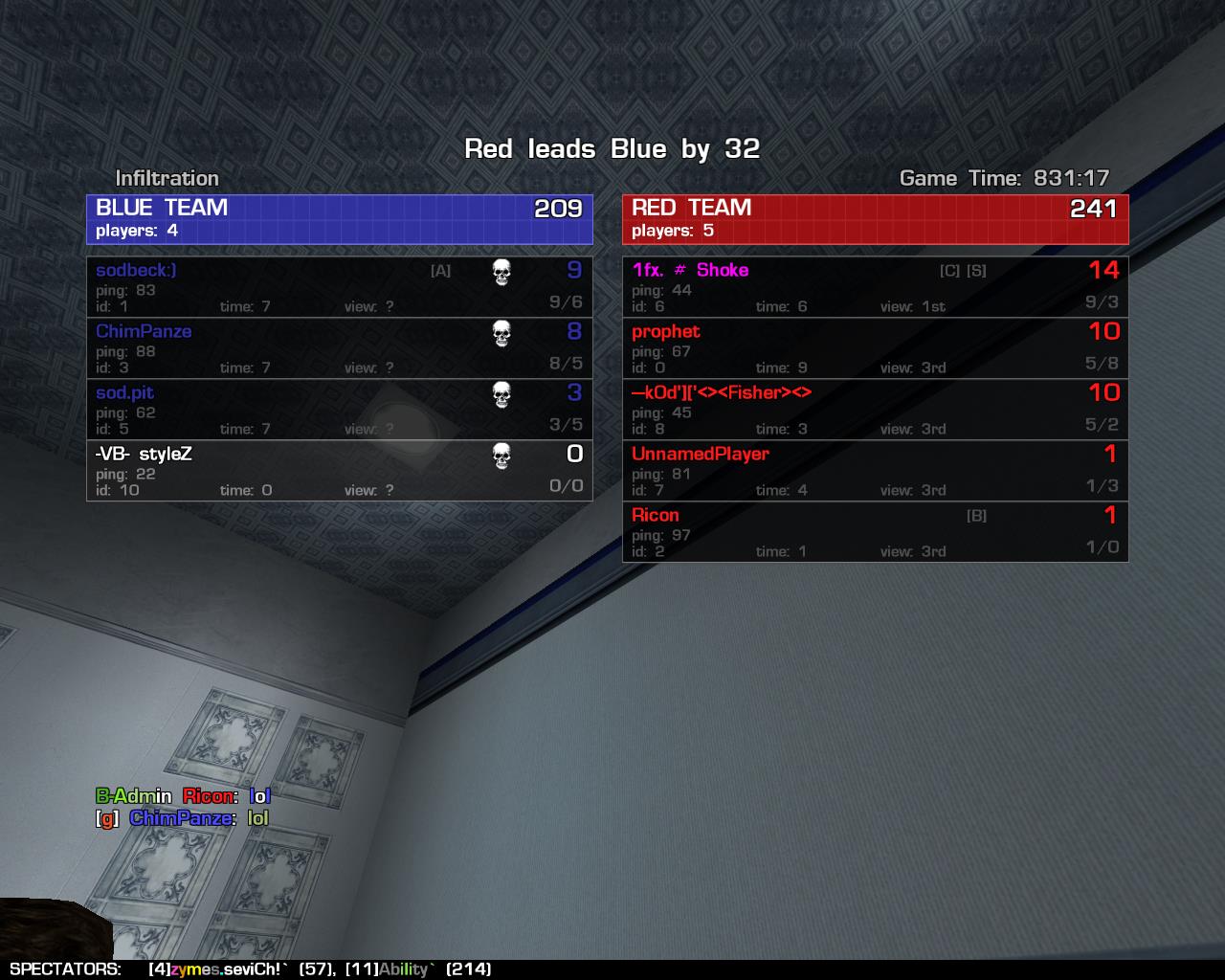This screenshot has width=1225, height=980.
Task: Click the BLUE TEAM header
Action: (339, 219)
